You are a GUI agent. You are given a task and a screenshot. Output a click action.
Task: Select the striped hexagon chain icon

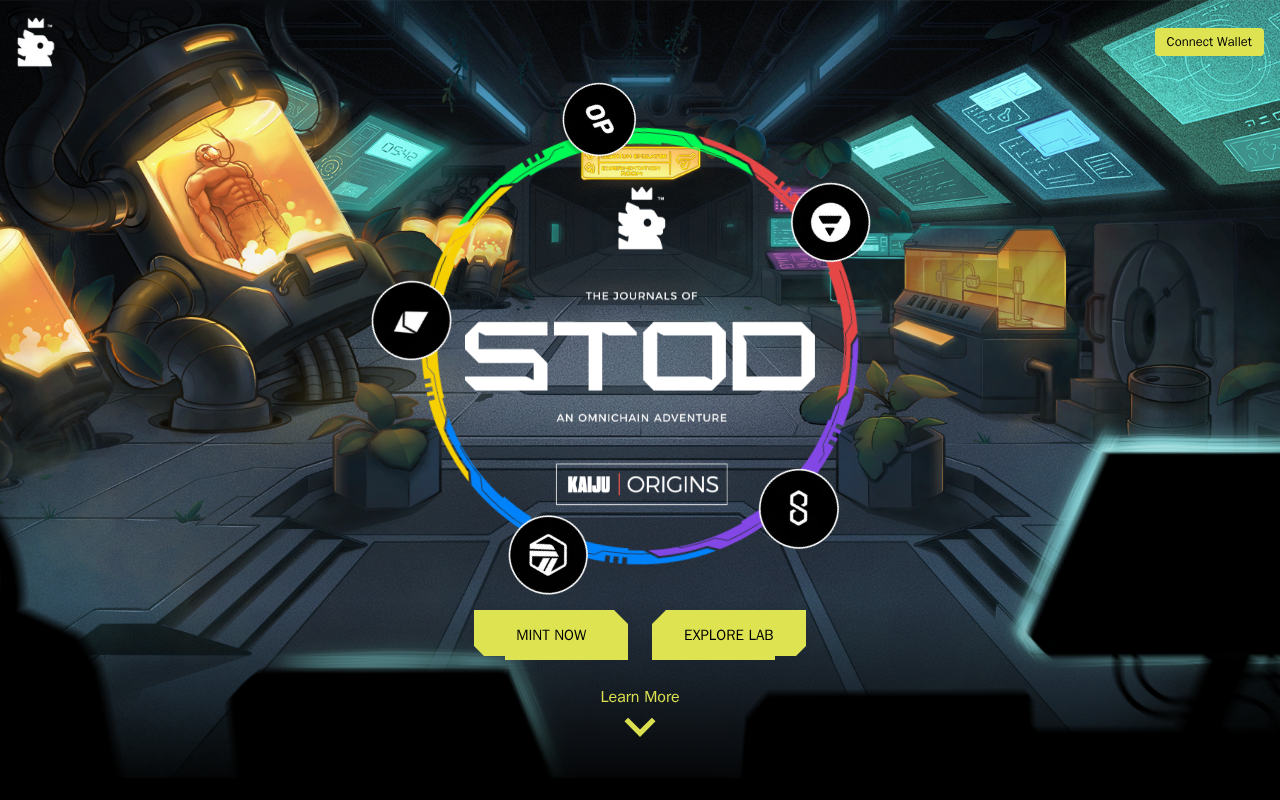pyautogui.click(x=547, y=555)
